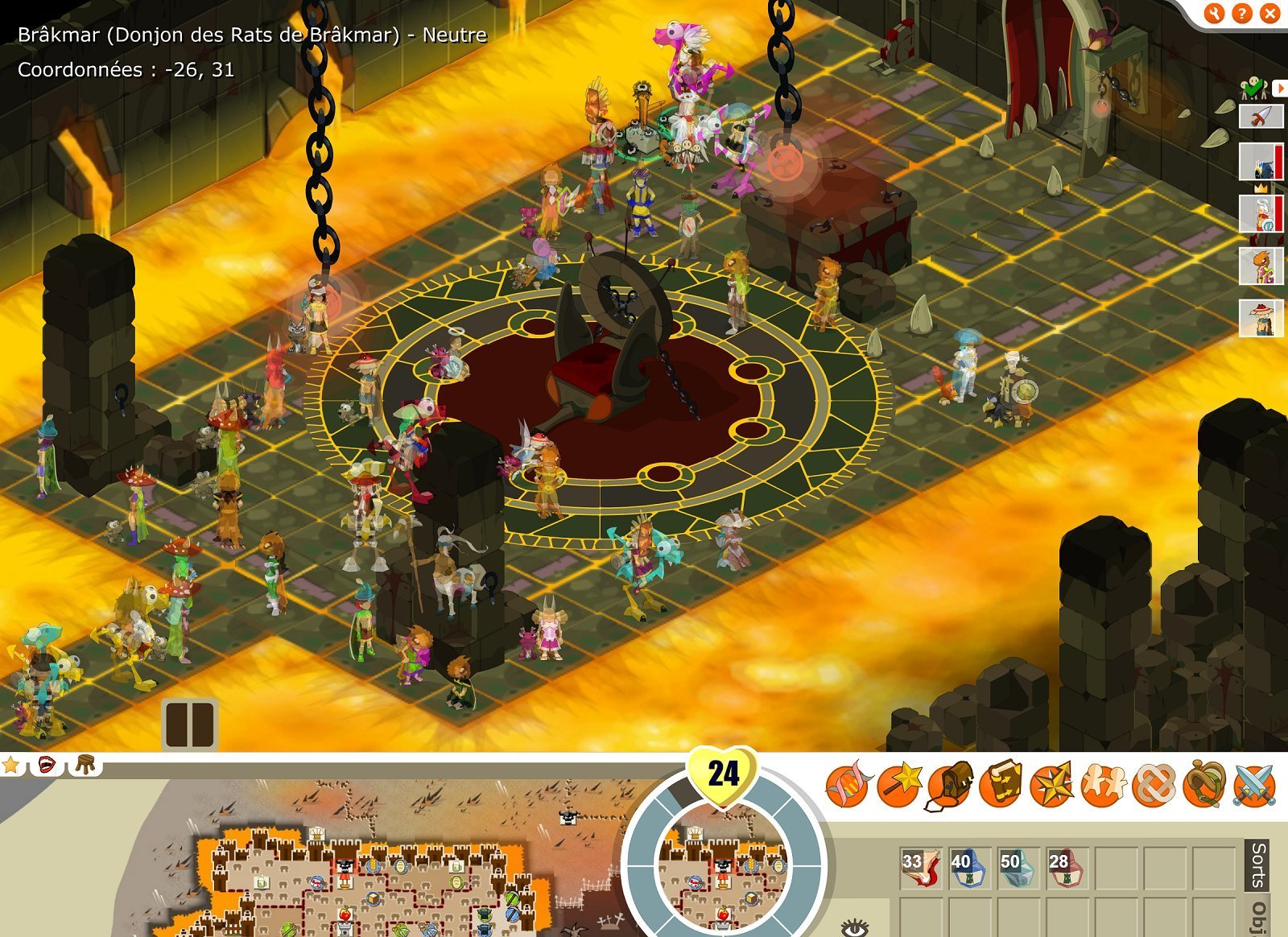The height and width of the screenshot is (937, 1288).
Task: Open the quest book icon
Action: (x=1001, y=783)
